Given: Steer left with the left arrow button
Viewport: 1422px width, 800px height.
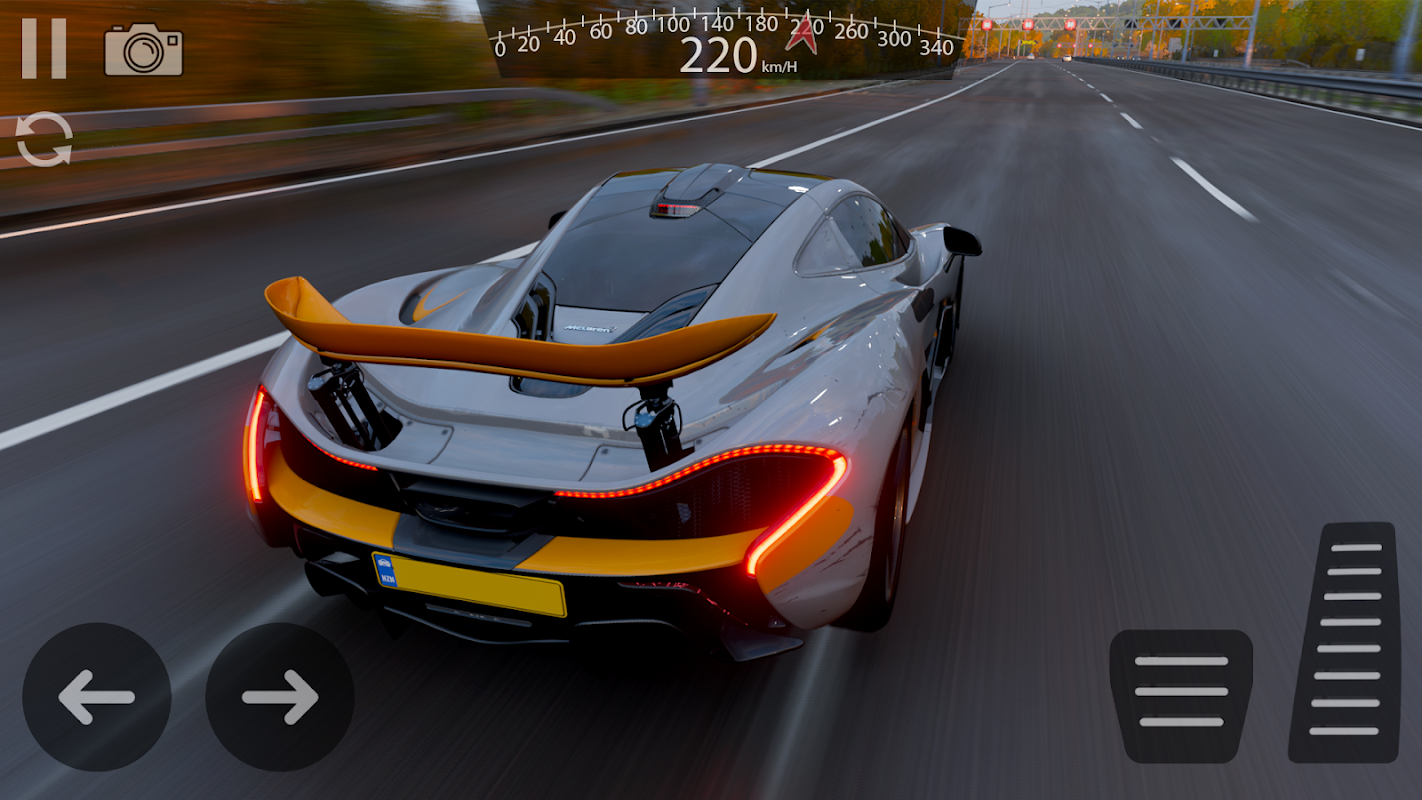Looking at the screenshot, I should [x=97, y=697].
